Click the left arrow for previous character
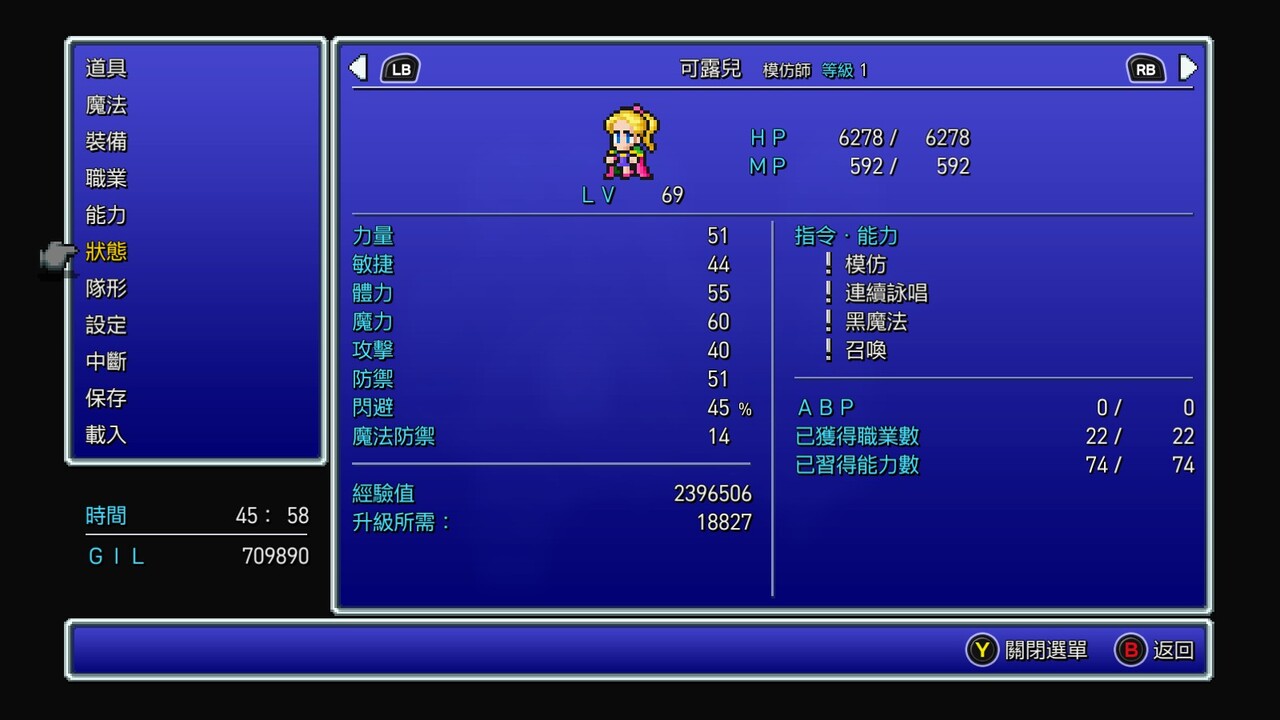1280x720 pixels. coord(358,68)
